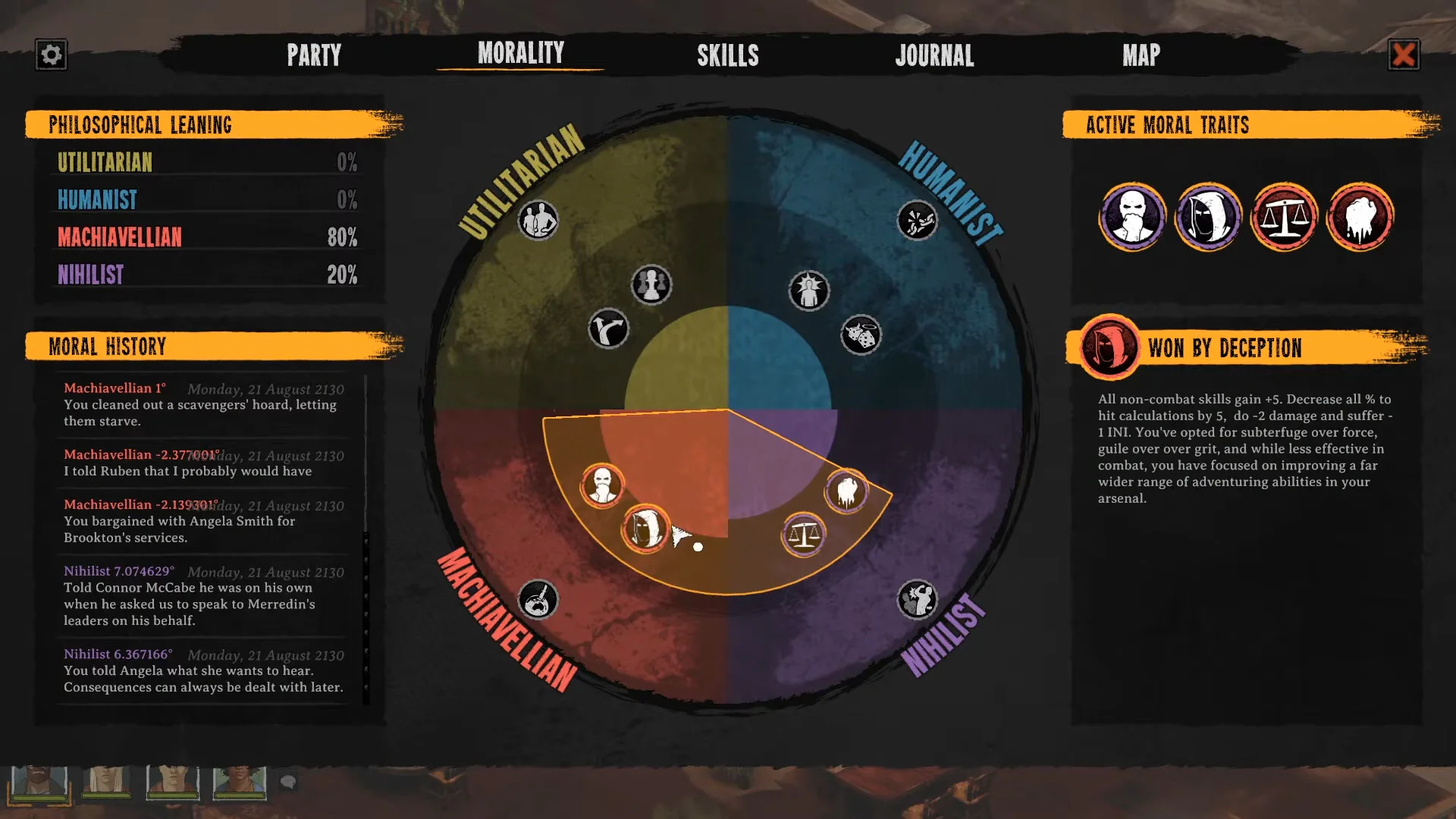This screenshot has width=1456, height=819.
Task: Select the bearded man active trait icon
Action: [1132, 217]
